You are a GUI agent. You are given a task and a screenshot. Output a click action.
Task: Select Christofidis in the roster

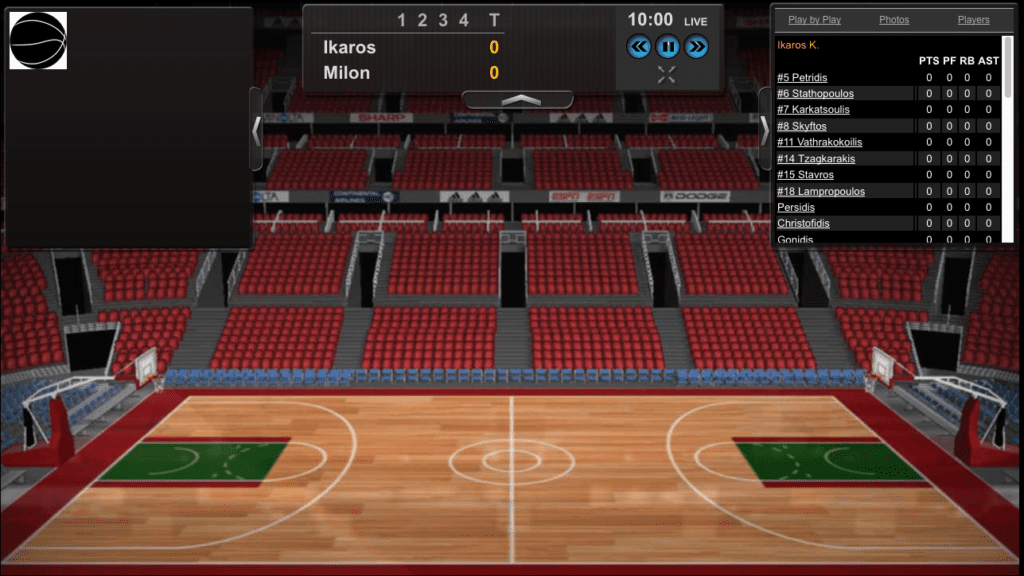click(803, 223)
